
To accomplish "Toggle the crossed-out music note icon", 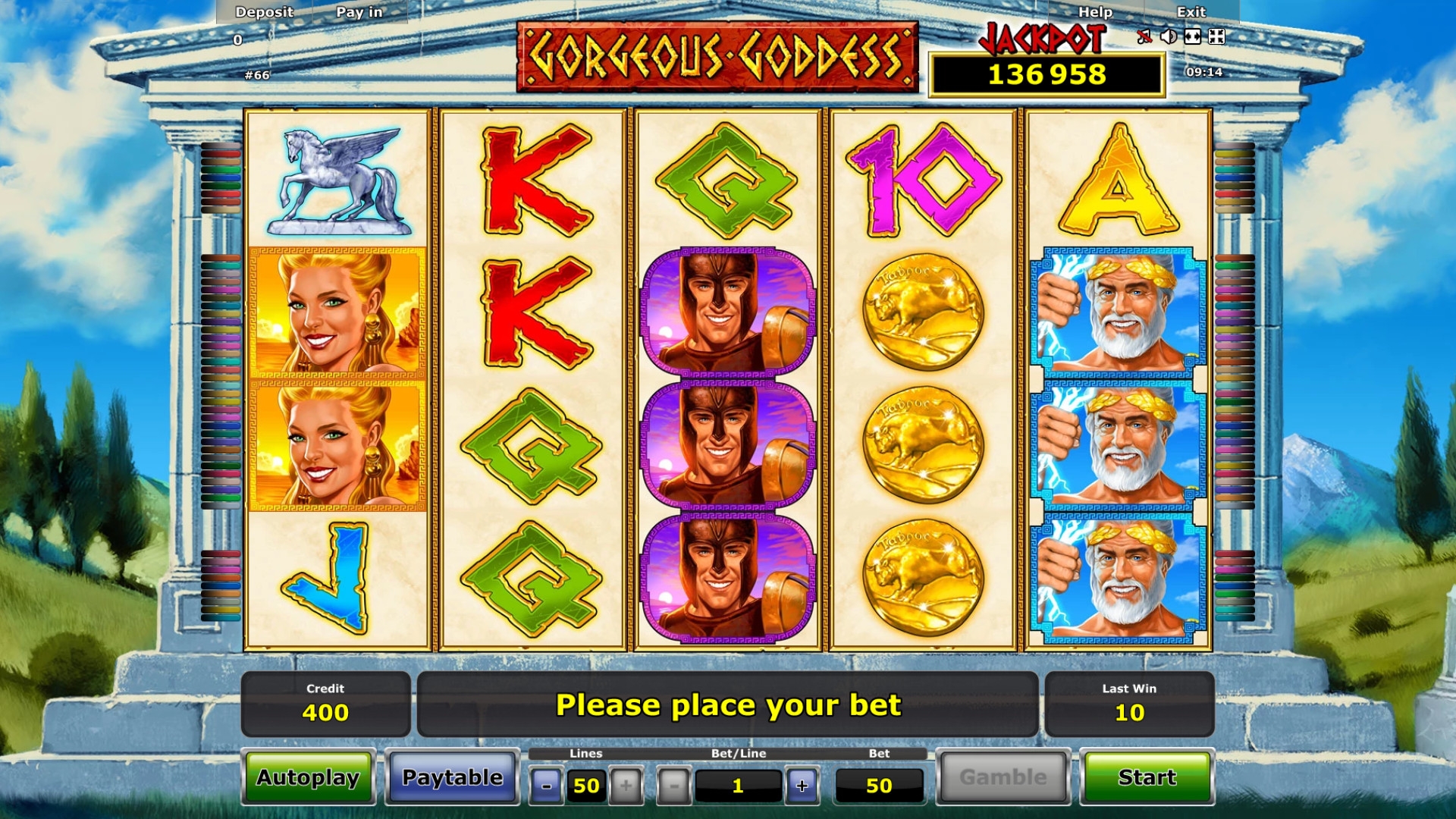I will click(1144, 36).
